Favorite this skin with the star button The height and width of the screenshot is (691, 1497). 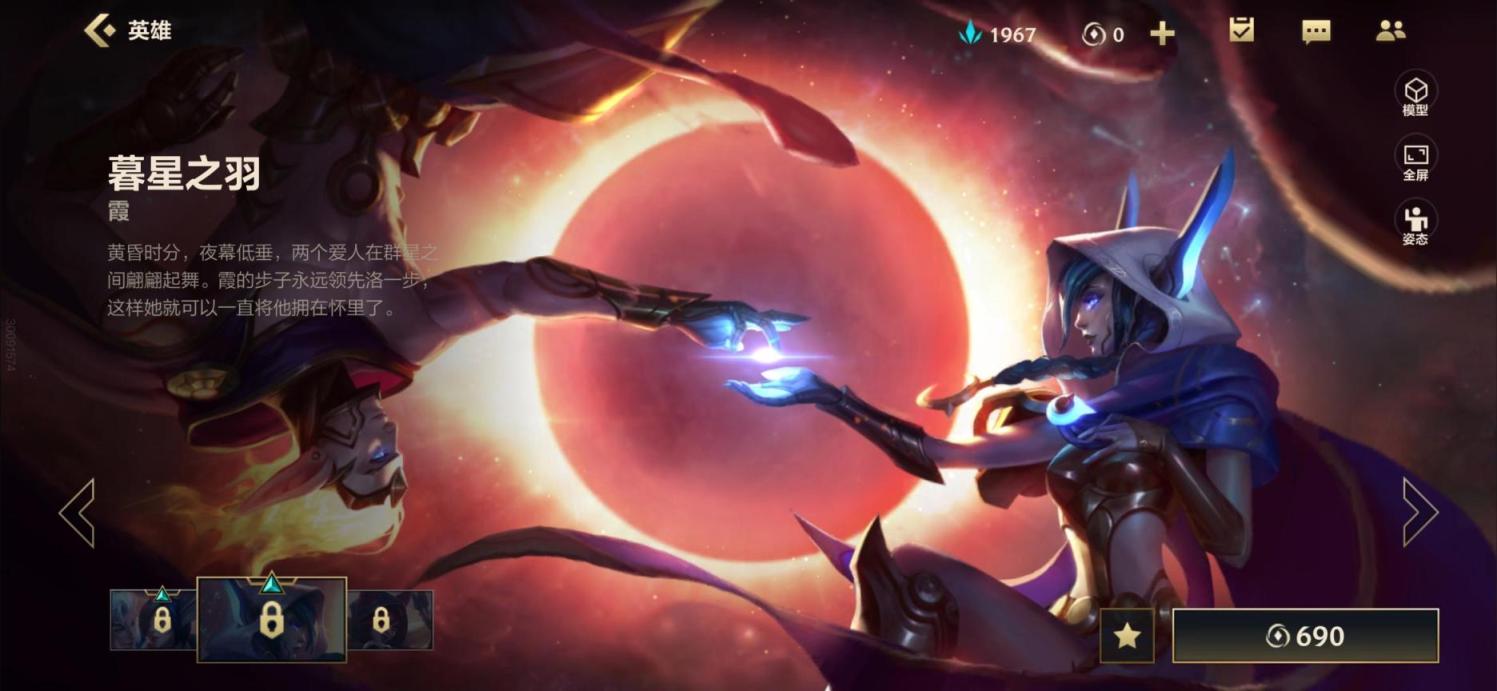[x=1127, y=636]
